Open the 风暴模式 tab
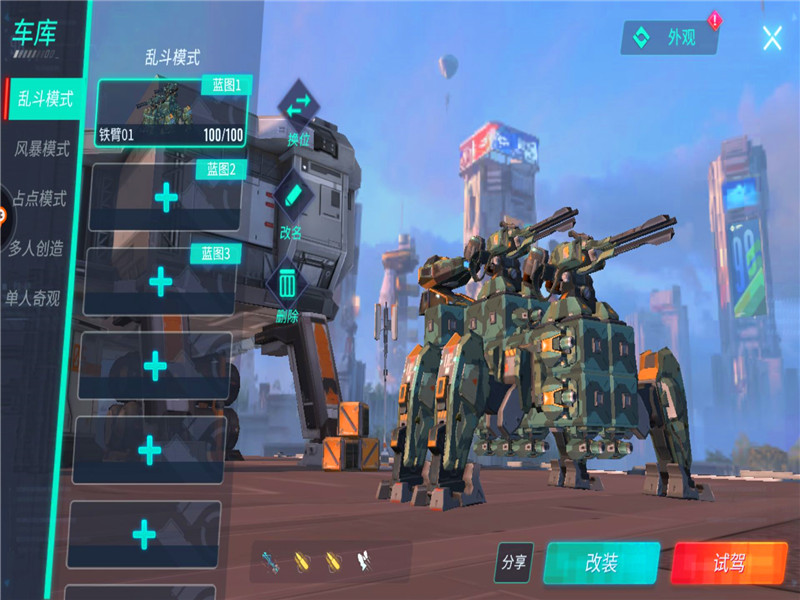 tap(42, 149)
